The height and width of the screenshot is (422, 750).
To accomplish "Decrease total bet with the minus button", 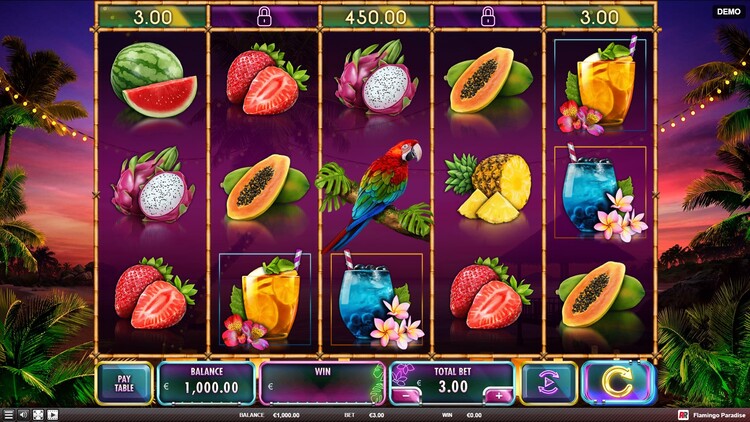I will tap(405, 396).
